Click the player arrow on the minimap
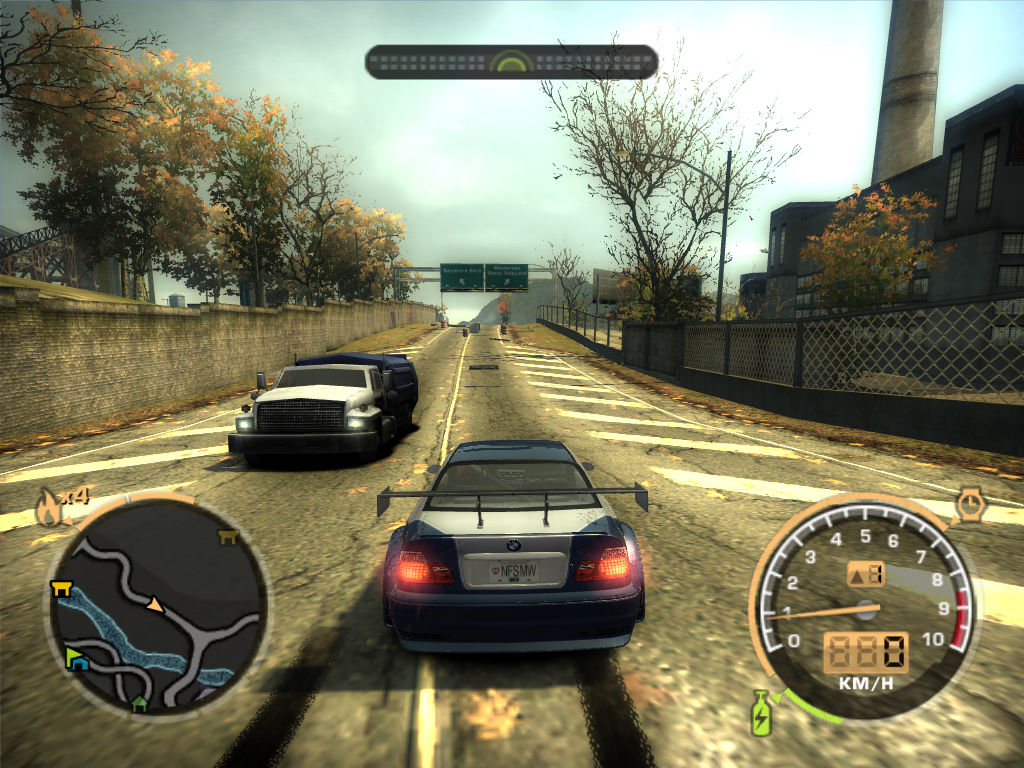This screenshot has height=768, width=1024. tap(155, 604)
